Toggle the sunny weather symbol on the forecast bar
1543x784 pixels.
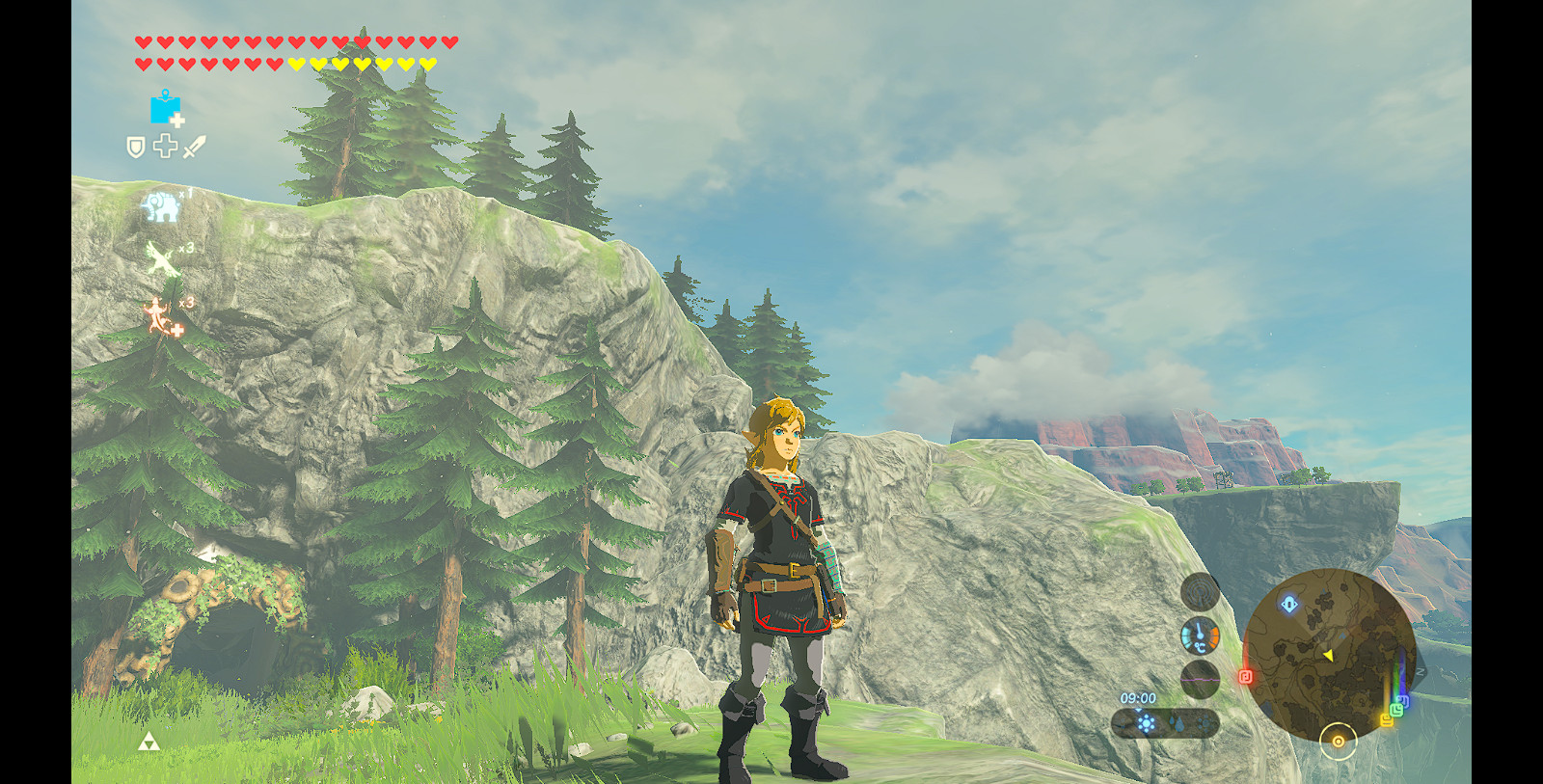tap(1147, 722)
